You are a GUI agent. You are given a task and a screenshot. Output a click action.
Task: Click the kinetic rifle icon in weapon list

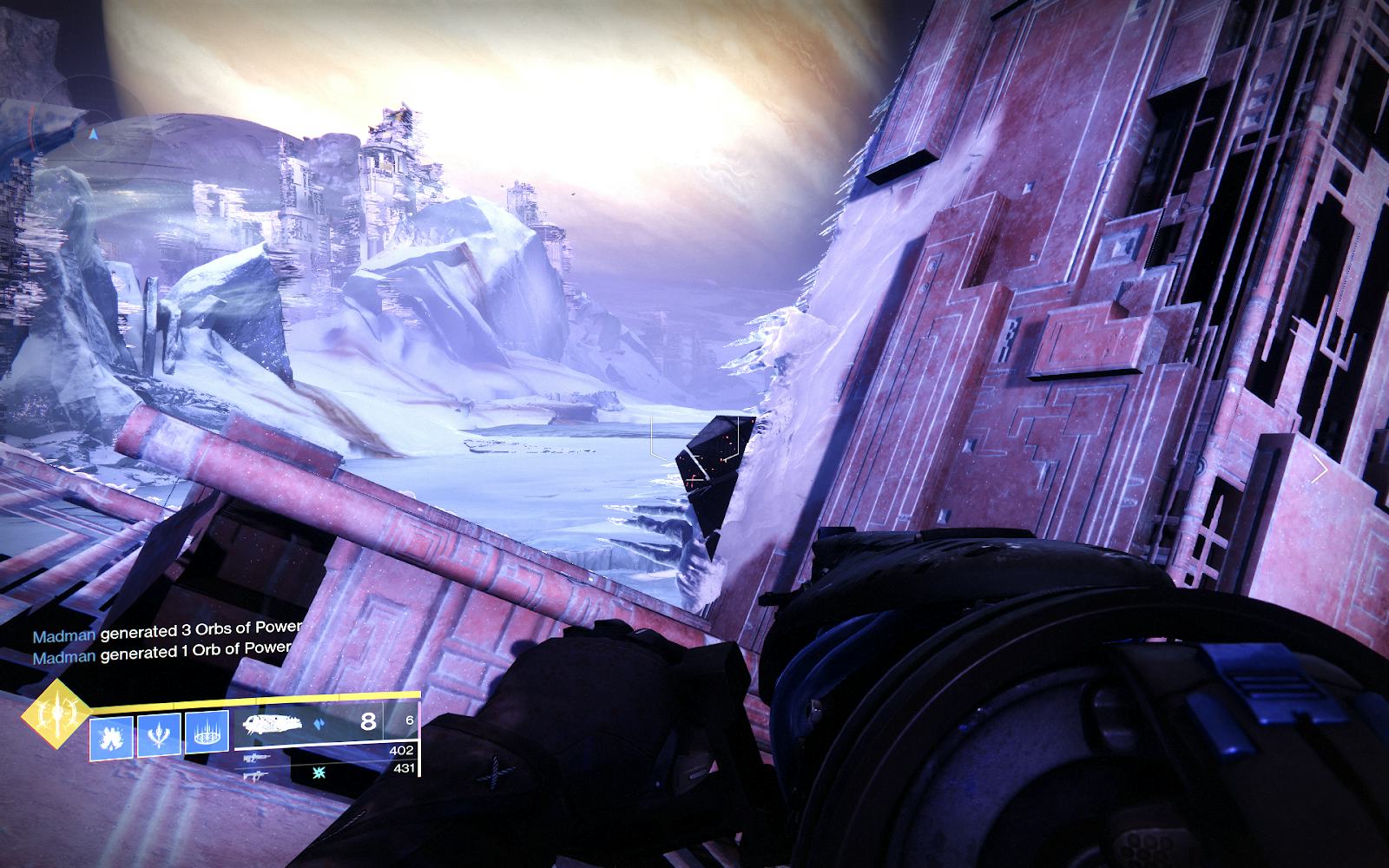pos(256,757)
